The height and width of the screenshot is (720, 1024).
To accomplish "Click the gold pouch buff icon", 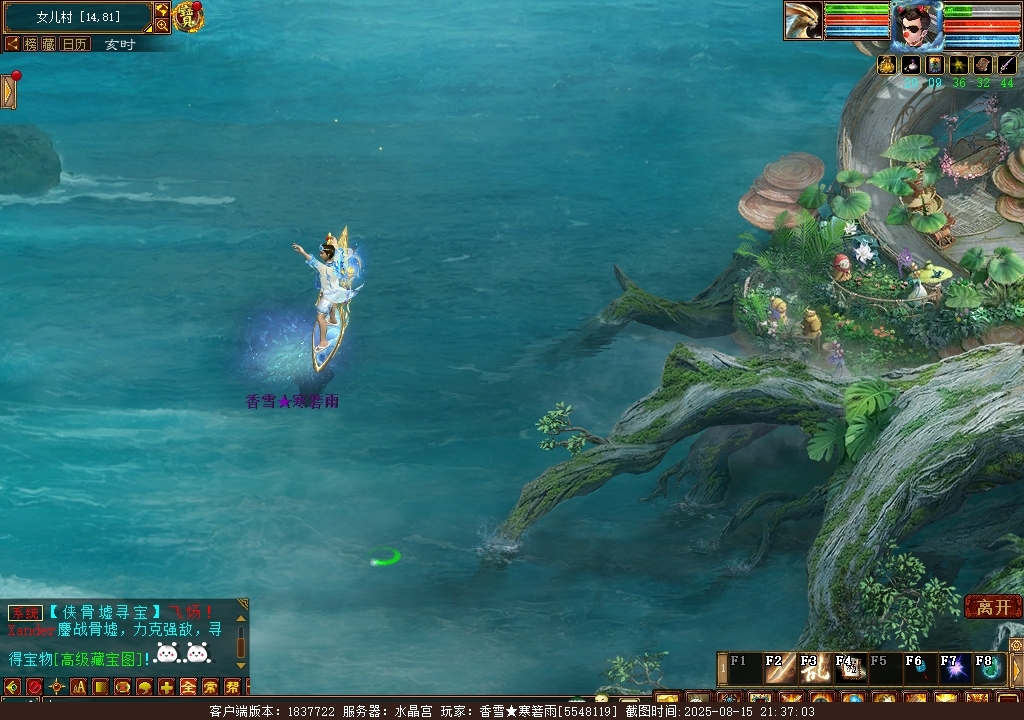I will click(887, 65).
